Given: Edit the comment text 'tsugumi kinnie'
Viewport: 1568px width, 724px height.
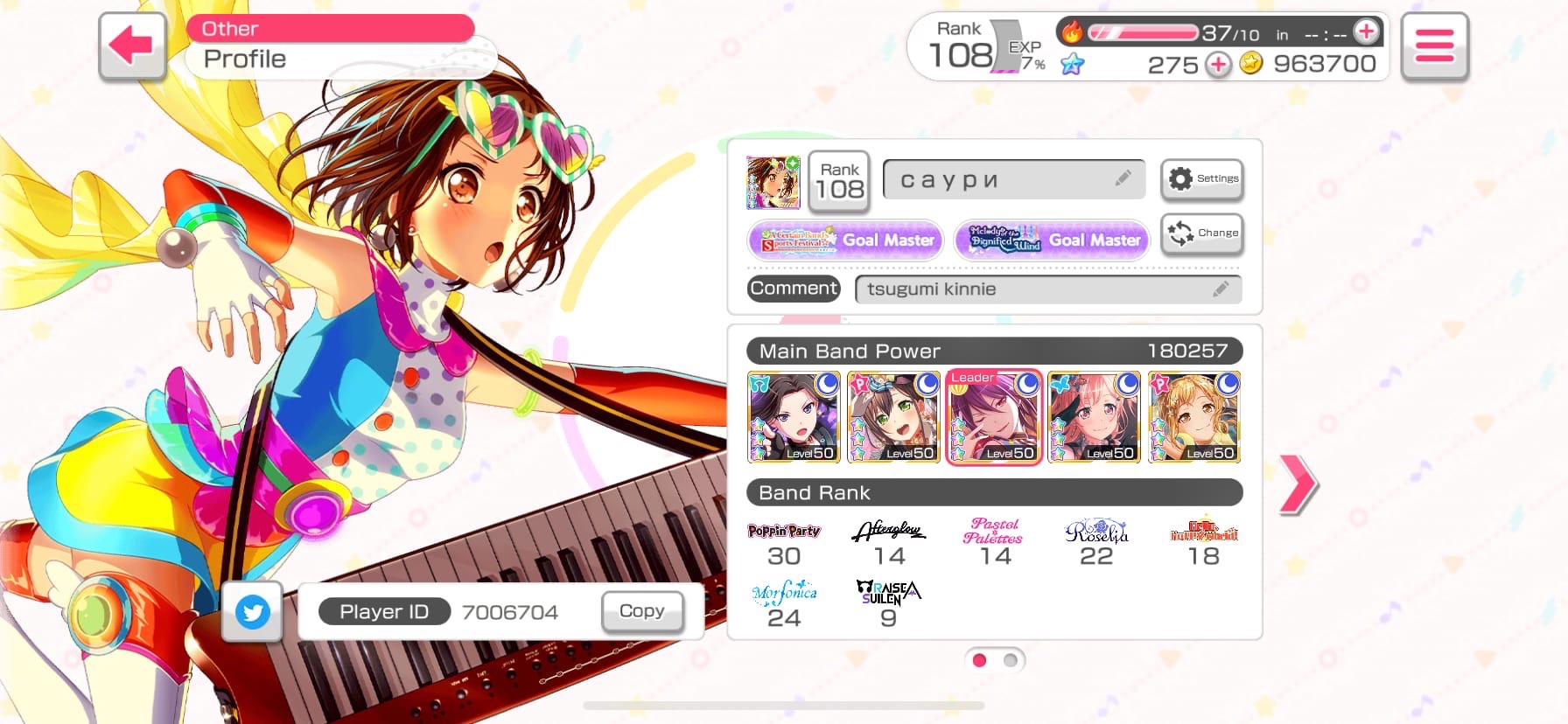Looking at the screenshot, I should tap(1047, 289).
